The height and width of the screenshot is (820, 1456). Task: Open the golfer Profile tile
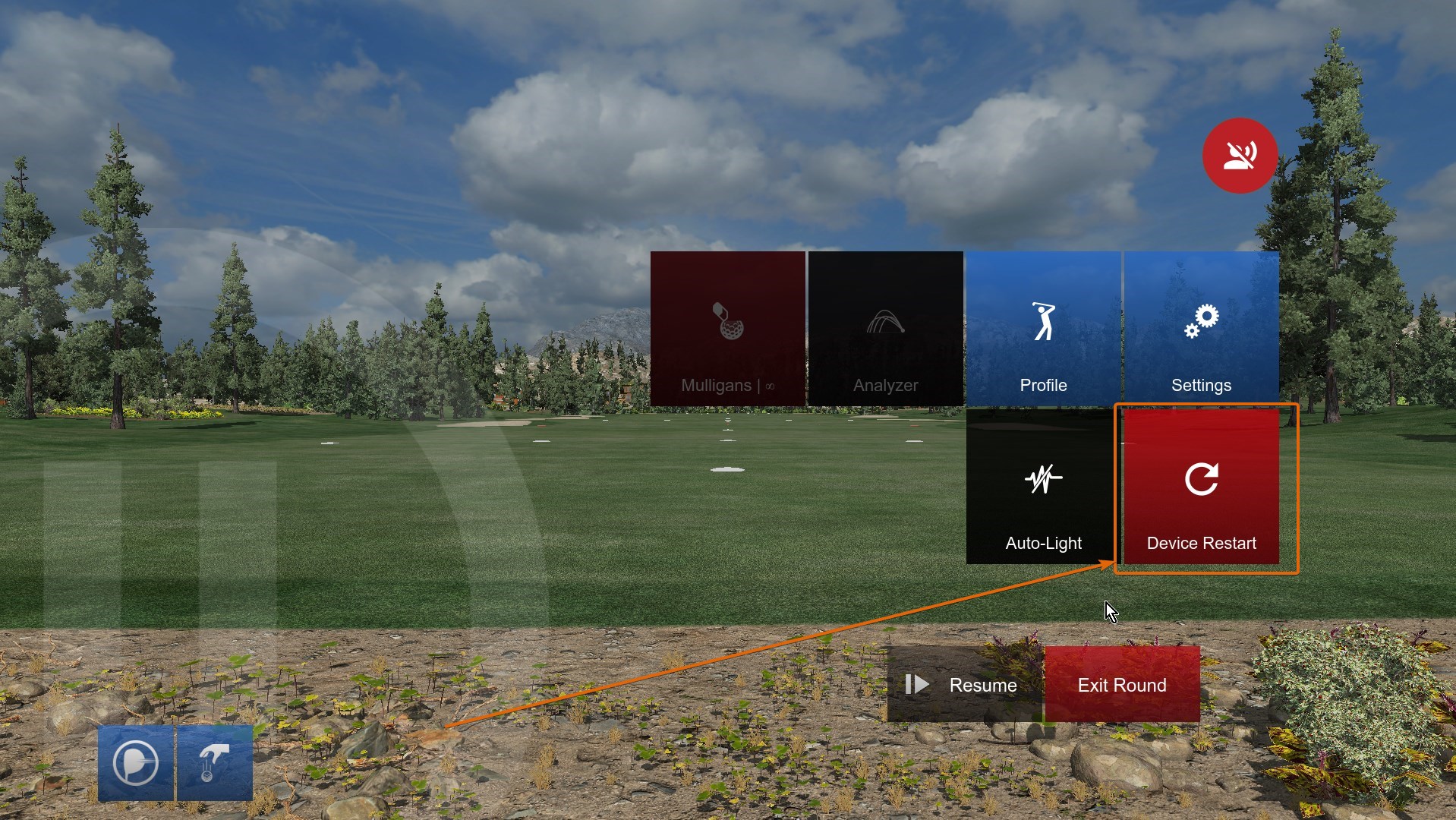coord(1043,329)
